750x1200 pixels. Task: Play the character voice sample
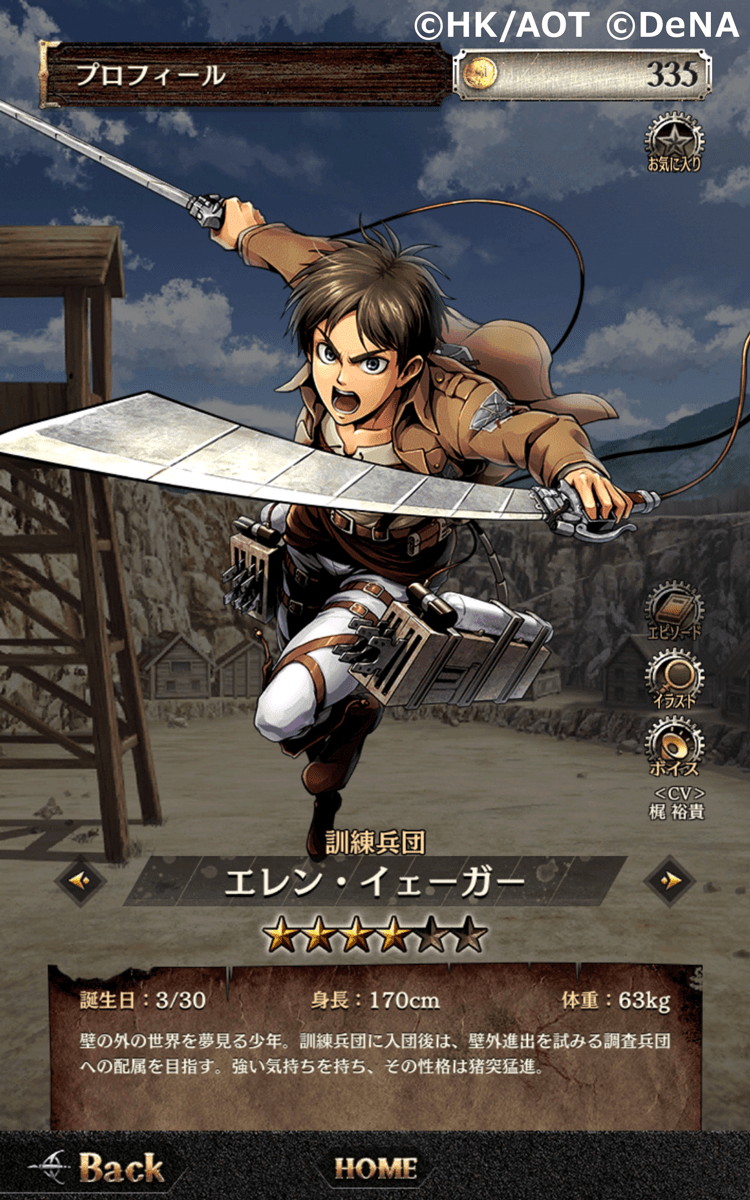[x=673, y=746]
